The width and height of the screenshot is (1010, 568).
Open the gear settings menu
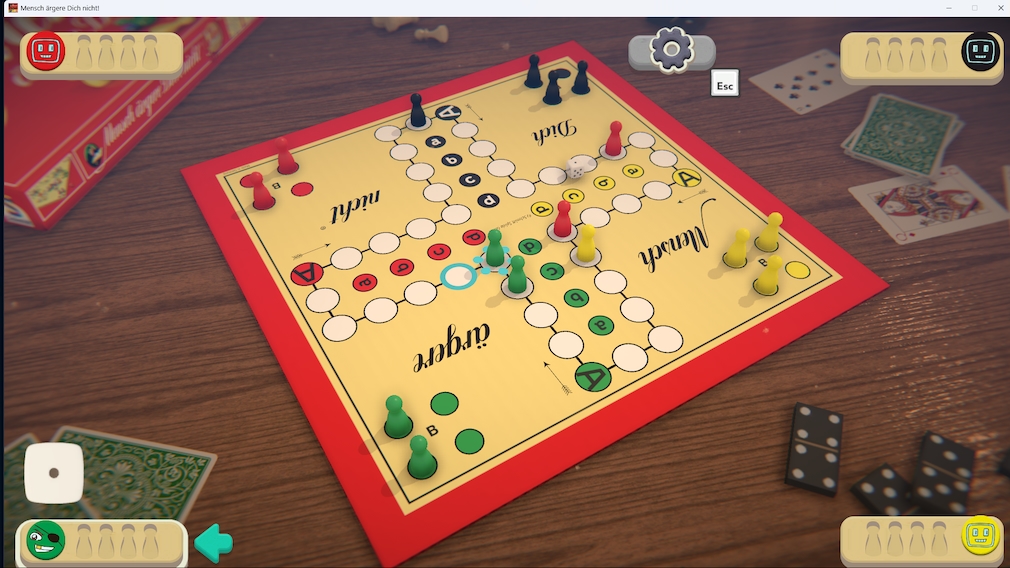671,49
